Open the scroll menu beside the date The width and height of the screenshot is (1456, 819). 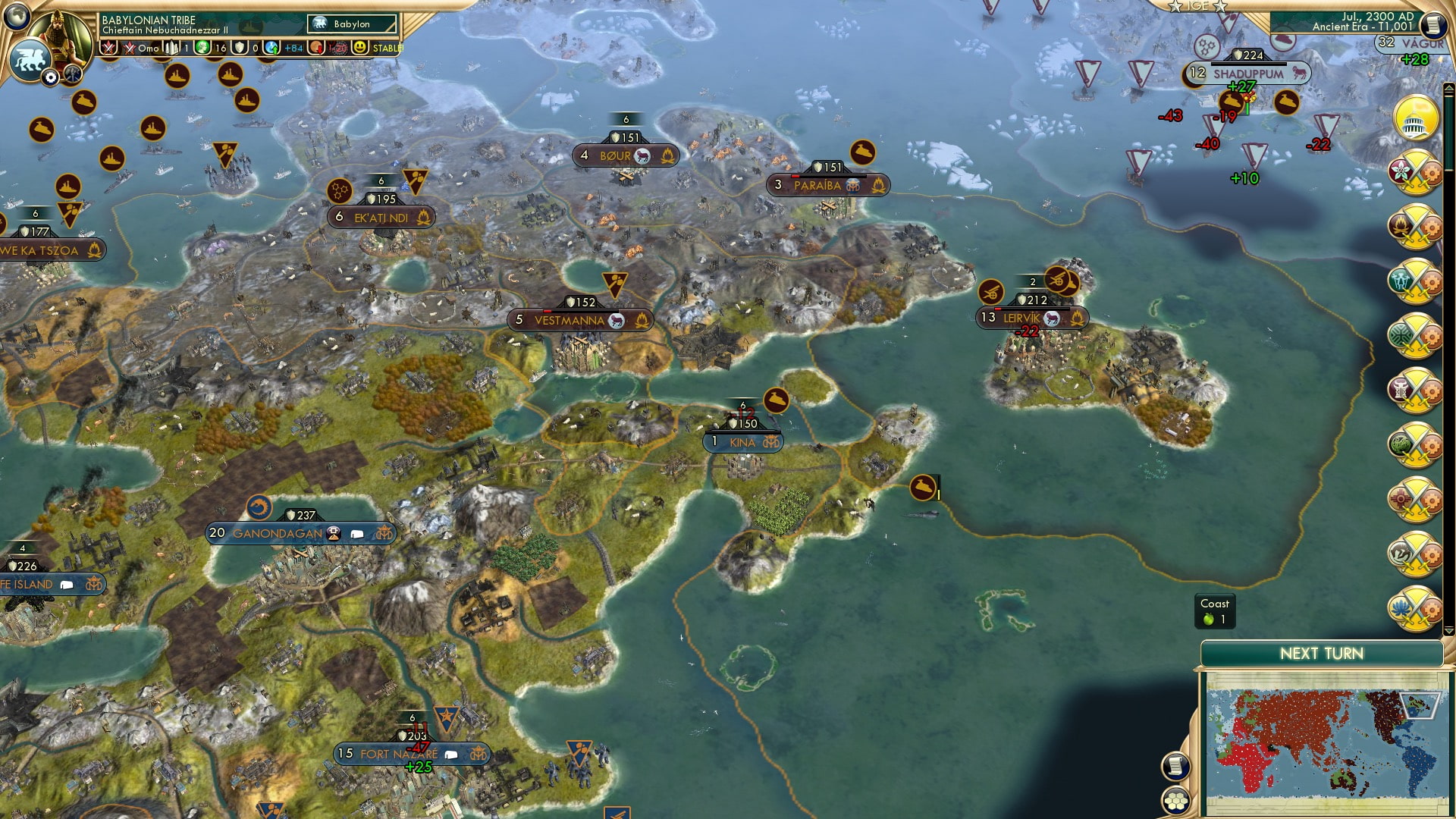(1432, 26)
